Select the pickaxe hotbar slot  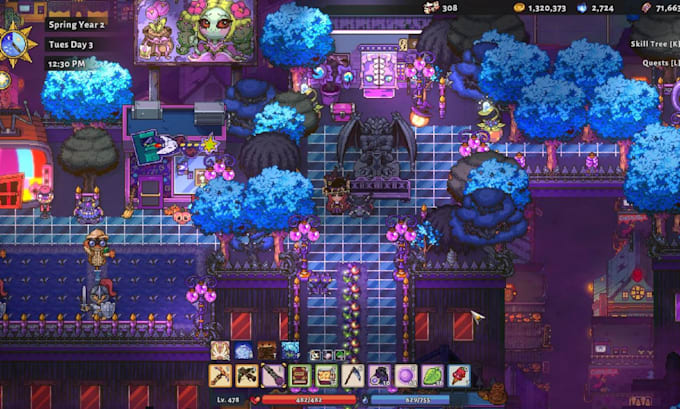click(x=221, y=376)
